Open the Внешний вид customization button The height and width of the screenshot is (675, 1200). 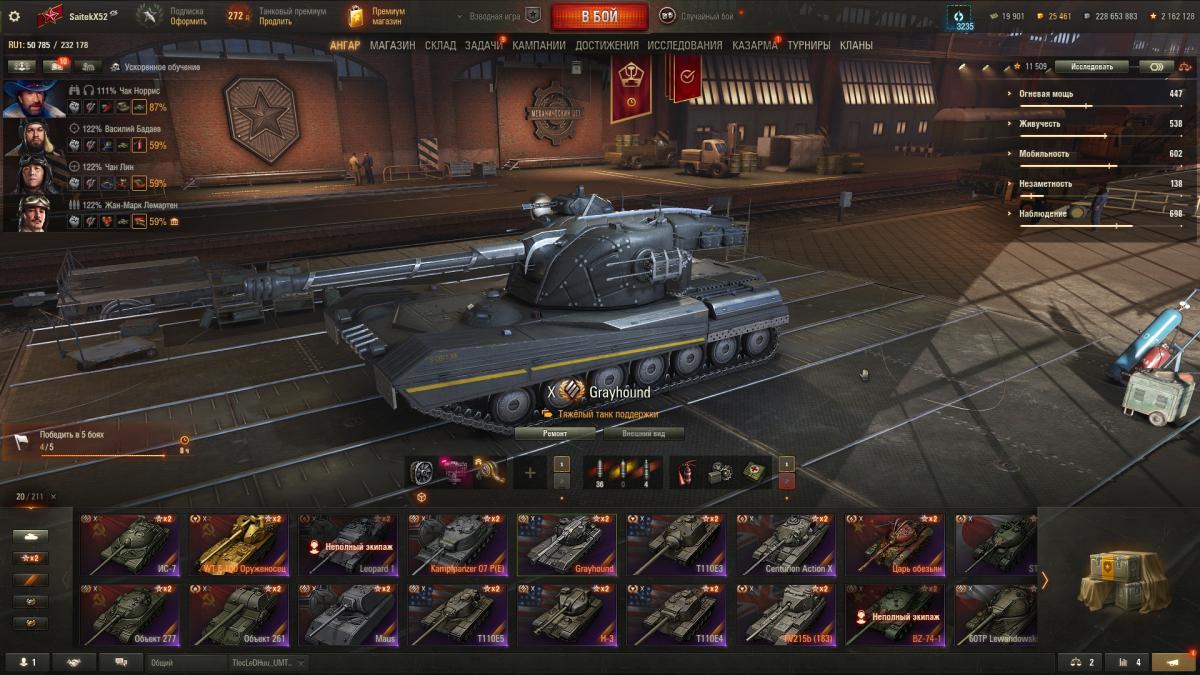click(644, 434)
